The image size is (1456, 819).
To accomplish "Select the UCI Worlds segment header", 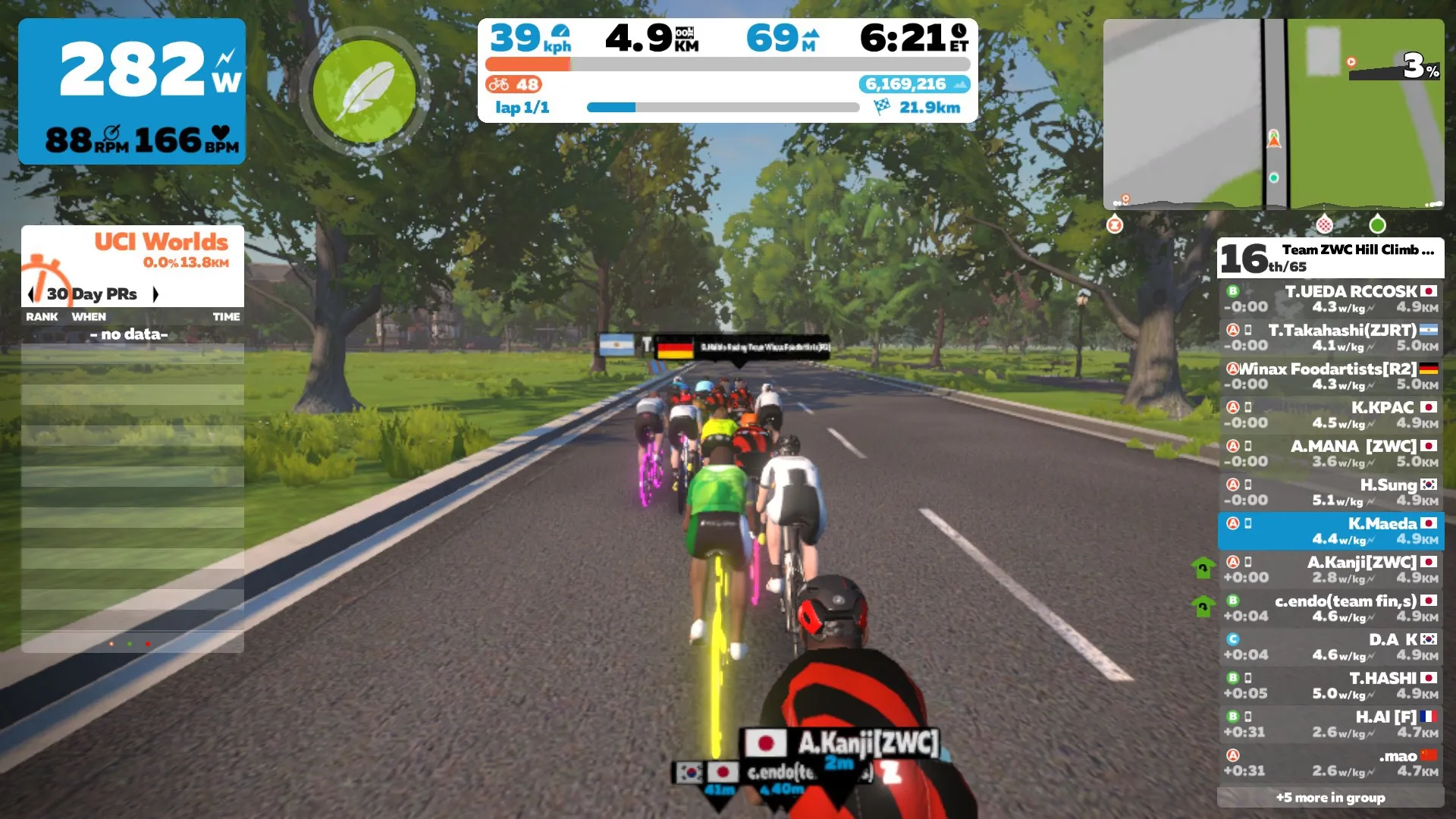I will click(161, 243).
